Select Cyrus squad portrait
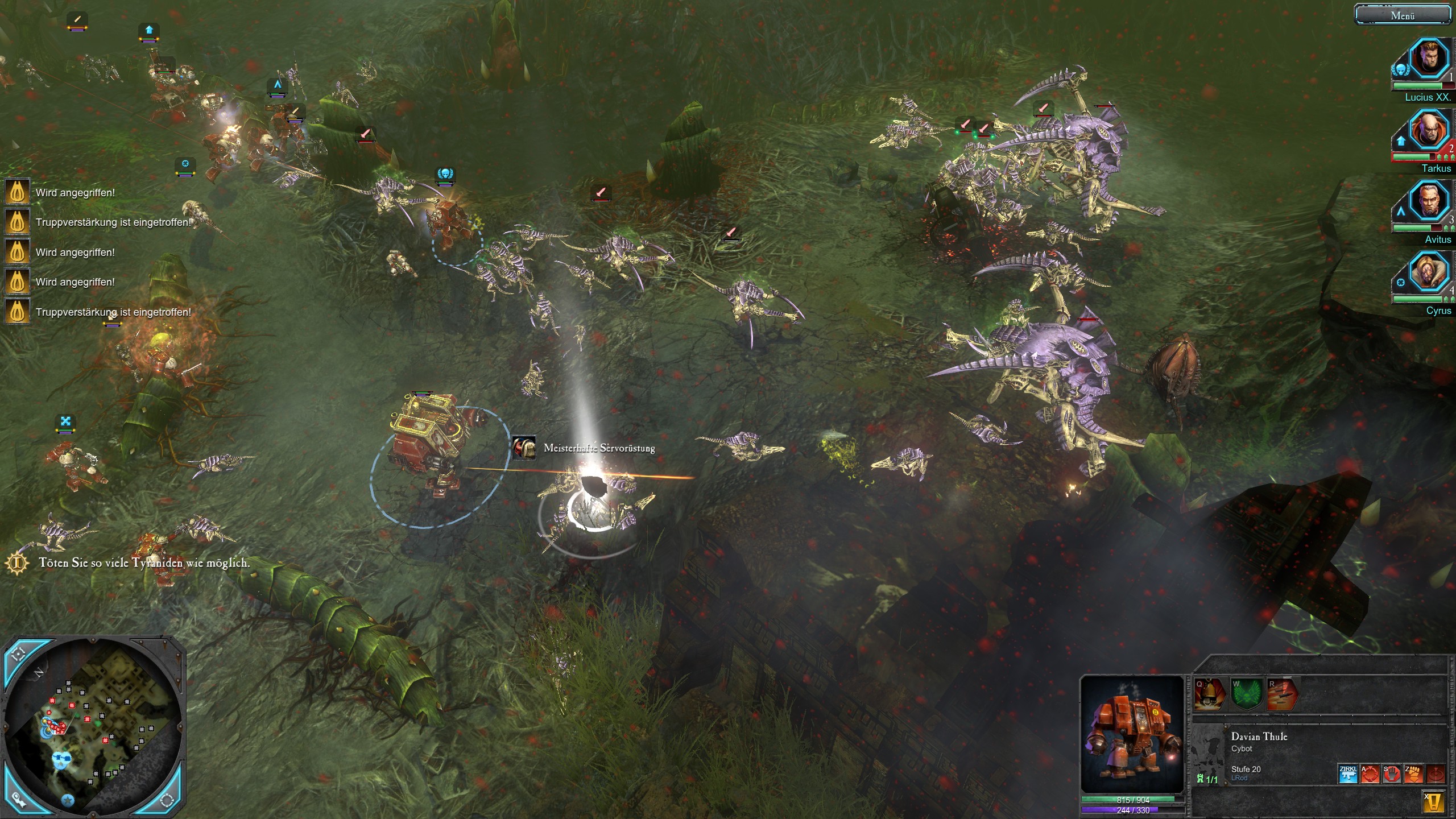Image resolution: width=1456 pixels, height=819 pixels. tap(1428, 271)
